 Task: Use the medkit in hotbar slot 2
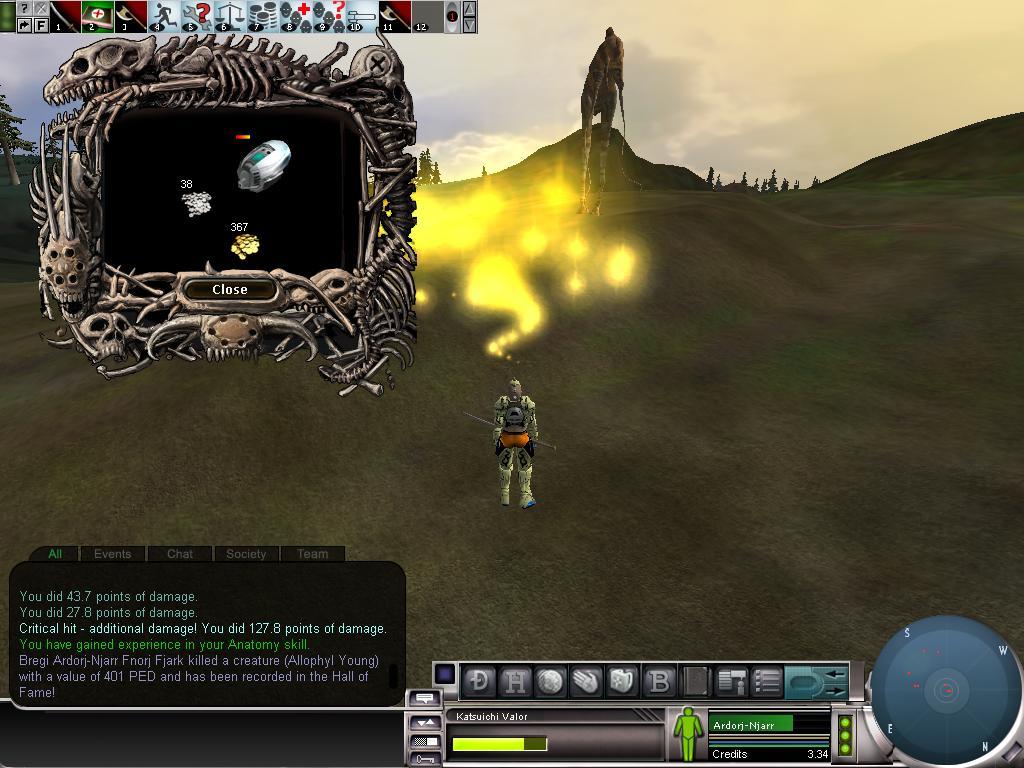point(97,15)
